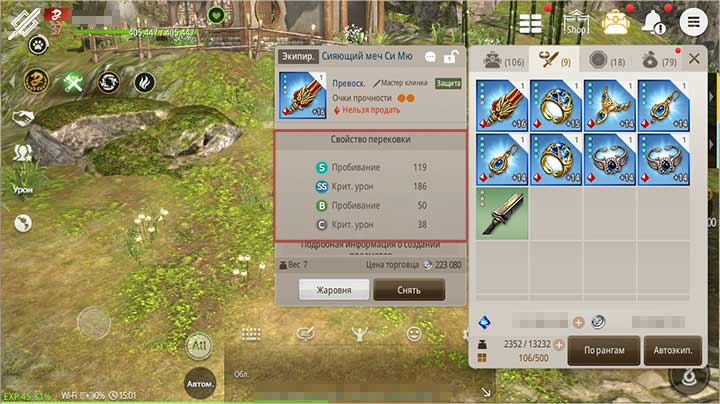Select the red +16 sword in inventory

point(502,105)
